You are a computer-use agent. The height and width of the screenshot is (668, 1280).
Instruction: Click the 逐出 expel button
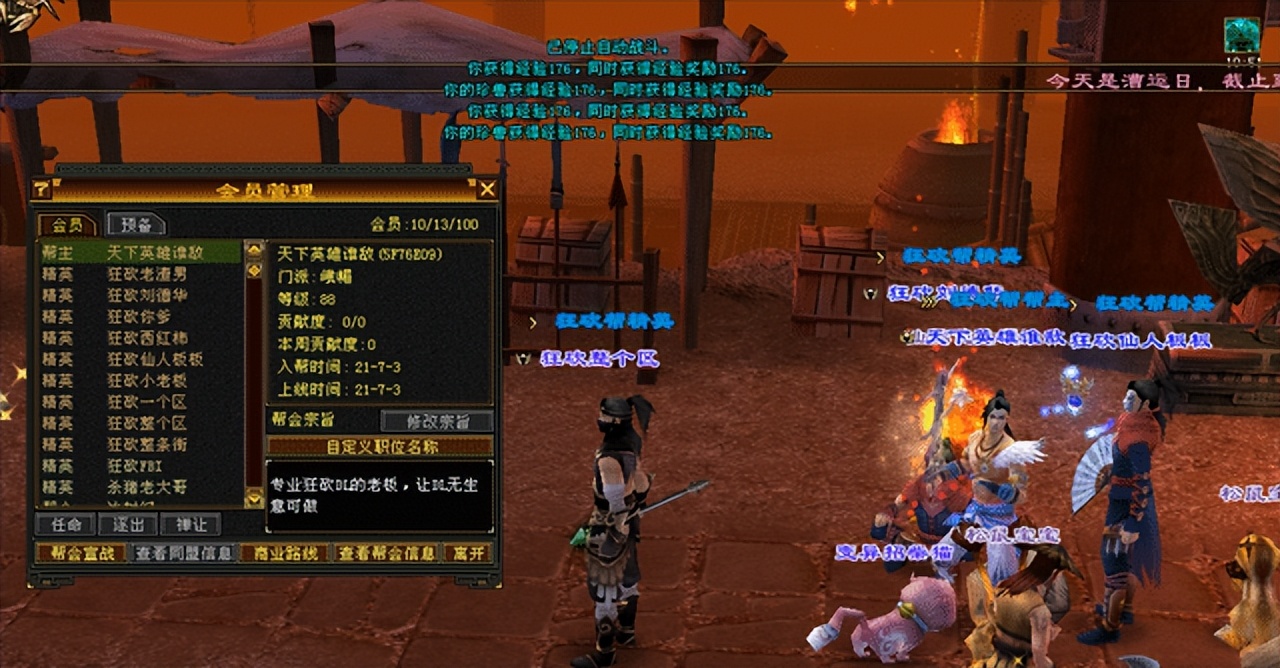click(x=127, y=524)
